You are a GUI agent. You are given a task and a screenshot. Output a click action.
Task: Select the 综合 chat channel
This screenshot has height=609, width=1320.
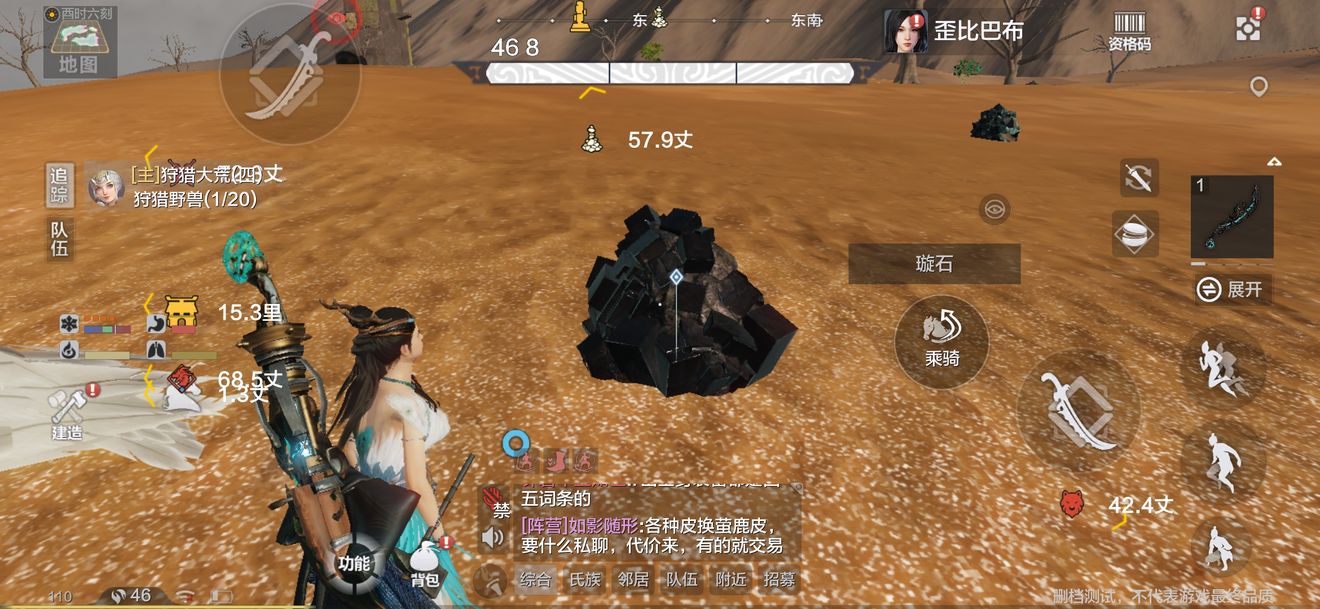(535, 579)
